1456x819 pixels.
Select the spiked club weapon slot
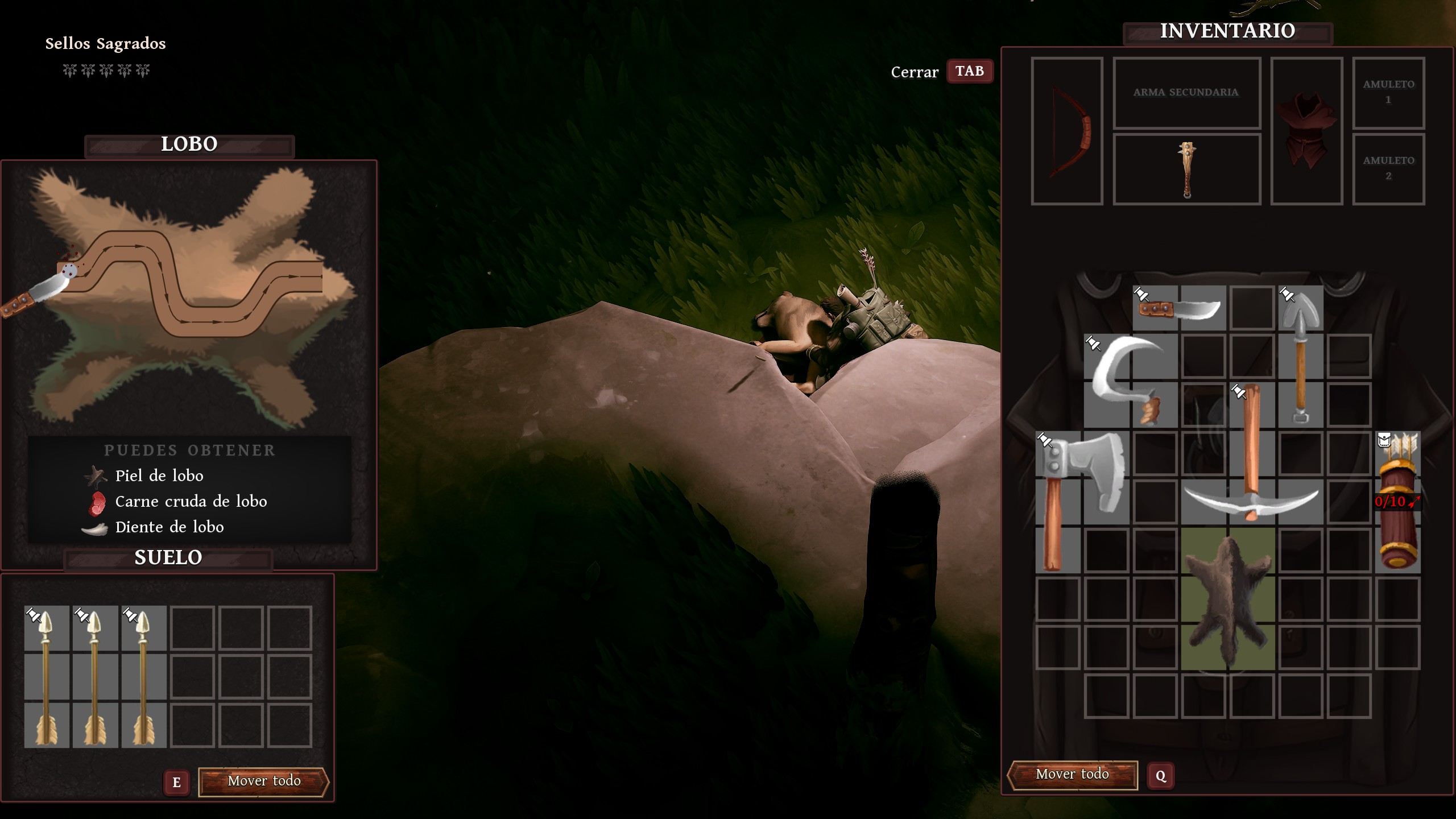(1187, 169)
